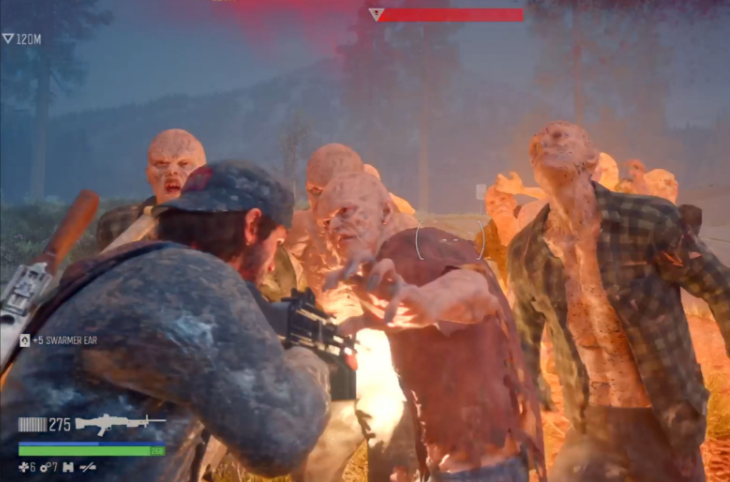Click the triangle marker on the top compass

pos(375,14)
